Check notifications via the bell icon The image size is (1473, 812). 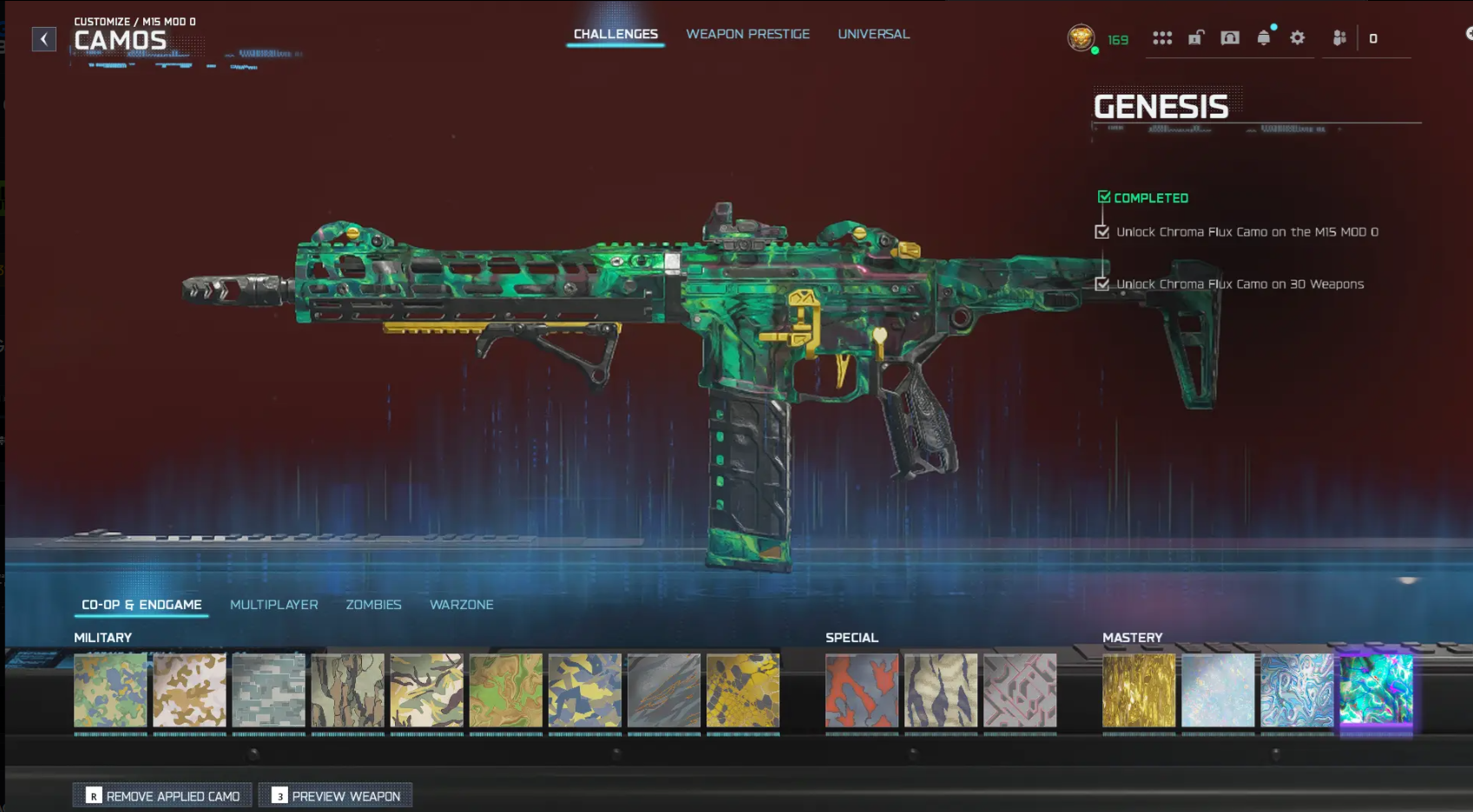point(1263,38)
